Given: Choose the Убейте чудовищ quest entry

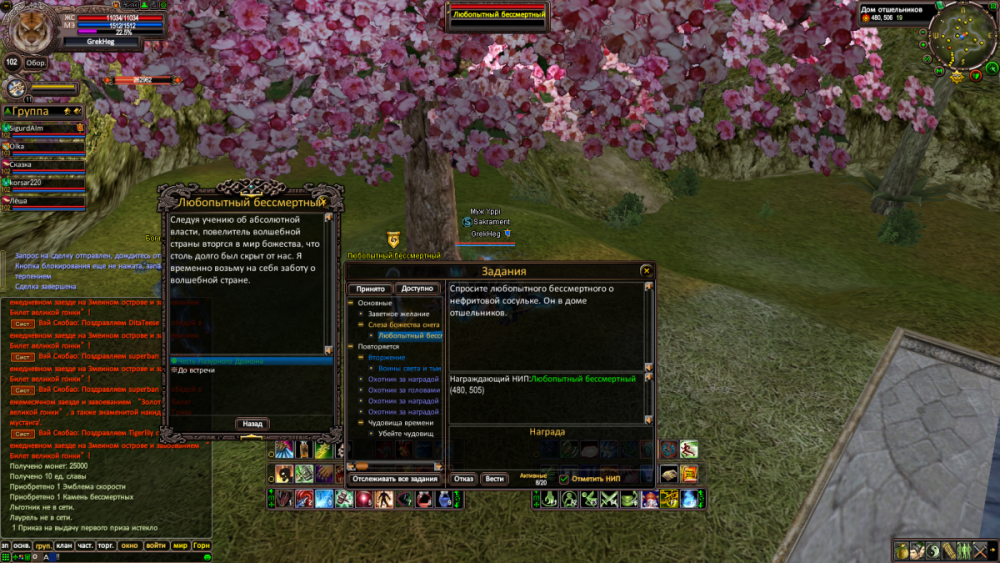Looking at the screenshot, I should [404, 433].
